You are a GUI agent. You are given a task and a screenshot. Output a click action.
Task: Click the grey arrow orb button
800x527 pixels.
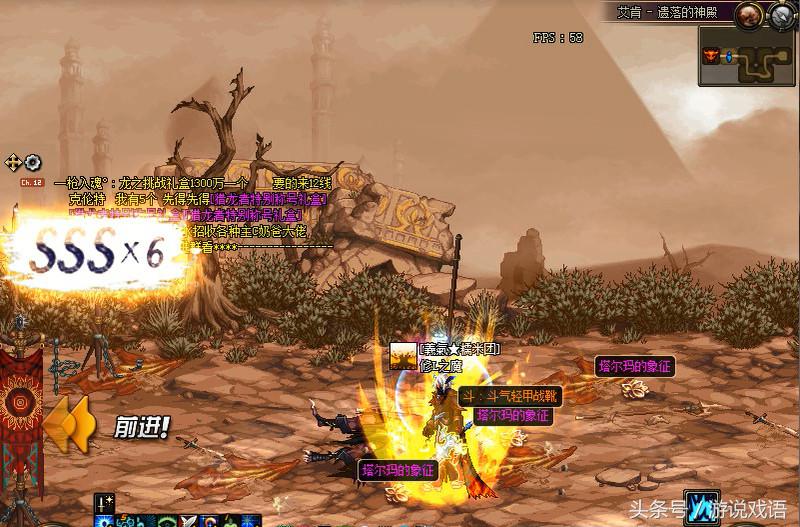click(781, 15)
